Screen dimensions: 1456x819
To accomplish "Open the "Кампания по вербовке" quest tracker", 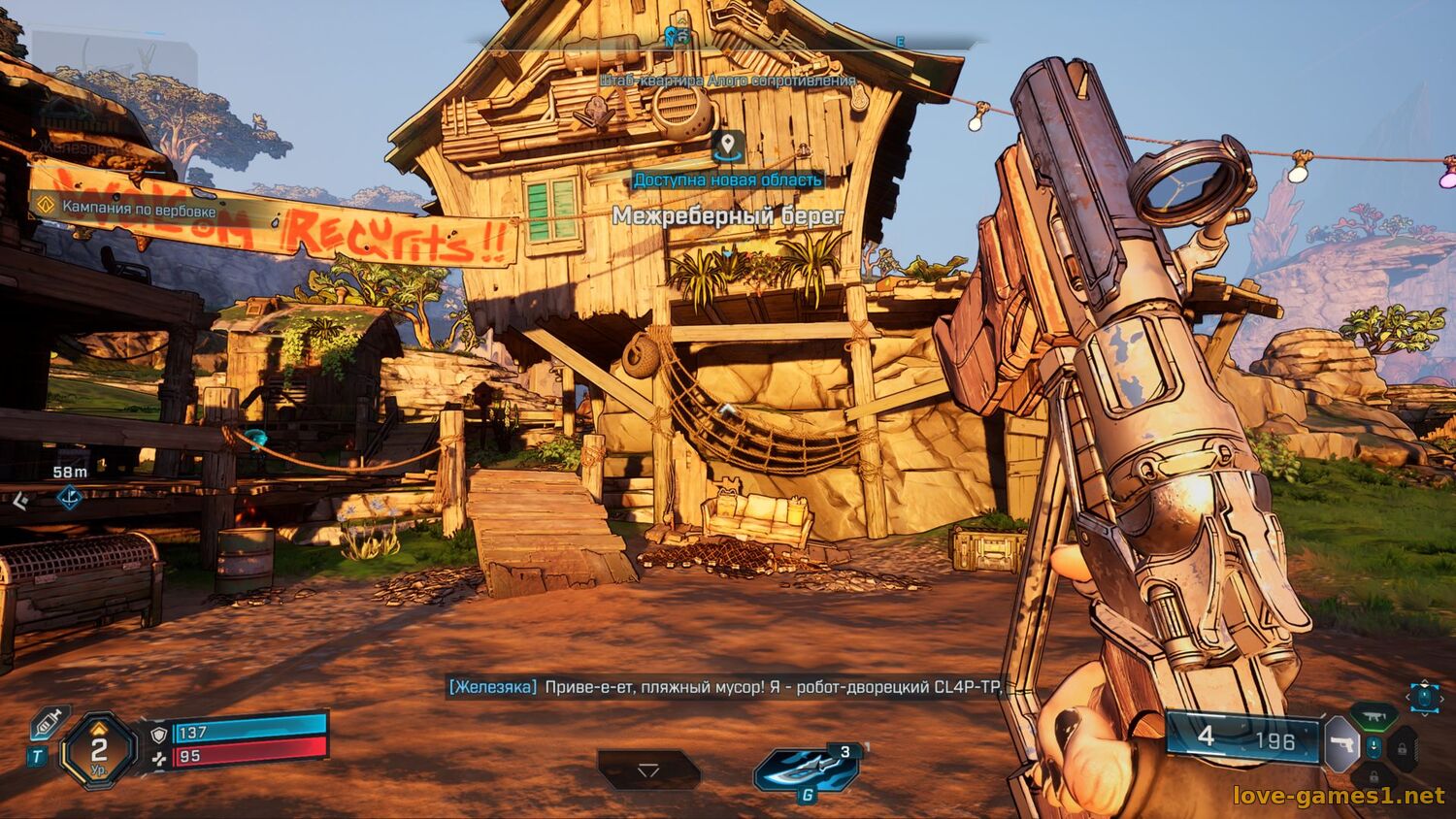I will point(126,208).
